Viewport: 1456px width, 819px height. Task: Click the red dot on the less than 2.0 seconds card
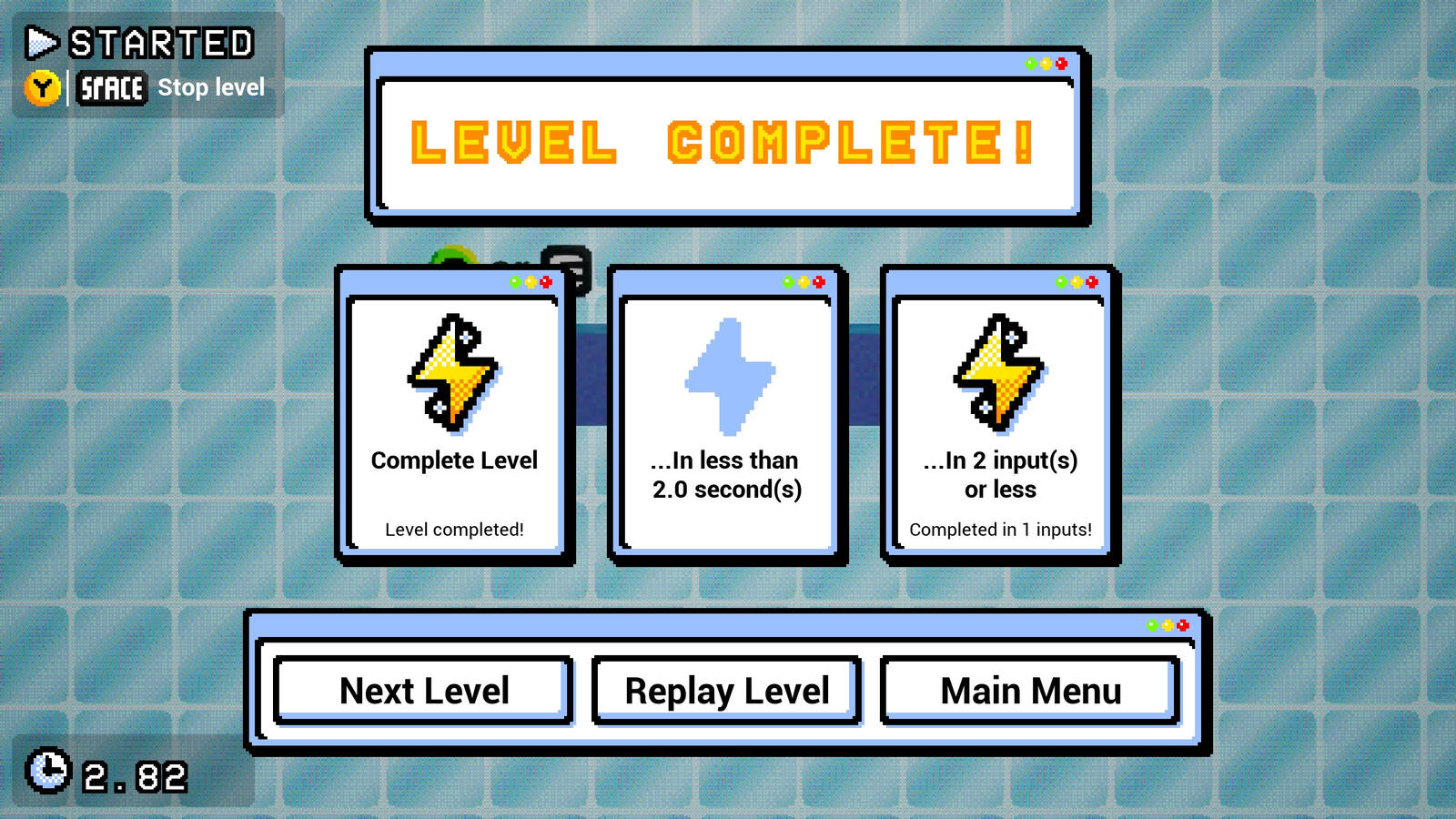817,281
